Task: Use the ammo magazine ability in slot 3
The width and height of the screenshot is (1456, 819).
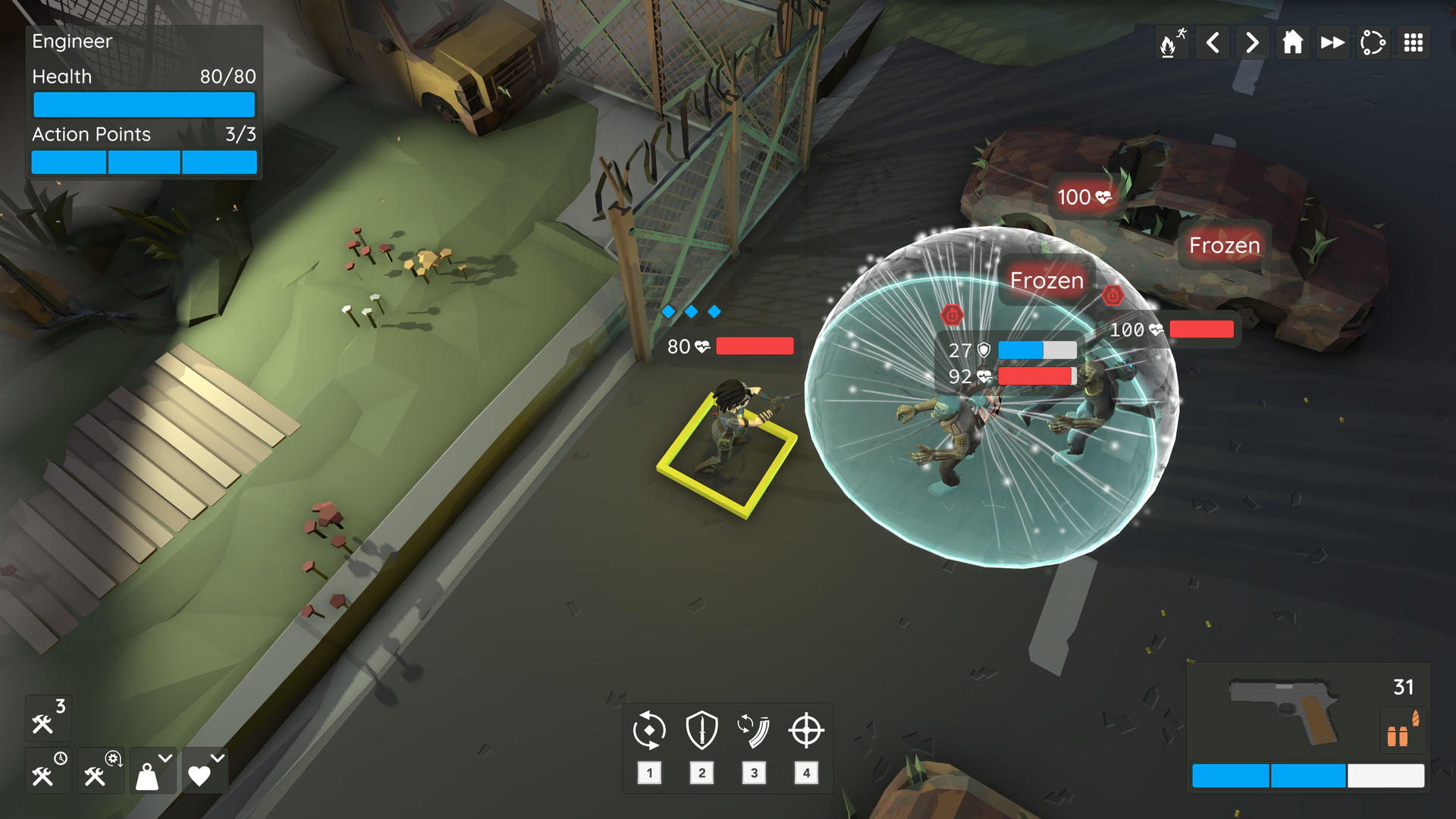Action: pyautogui.click(x=754, y=730)
